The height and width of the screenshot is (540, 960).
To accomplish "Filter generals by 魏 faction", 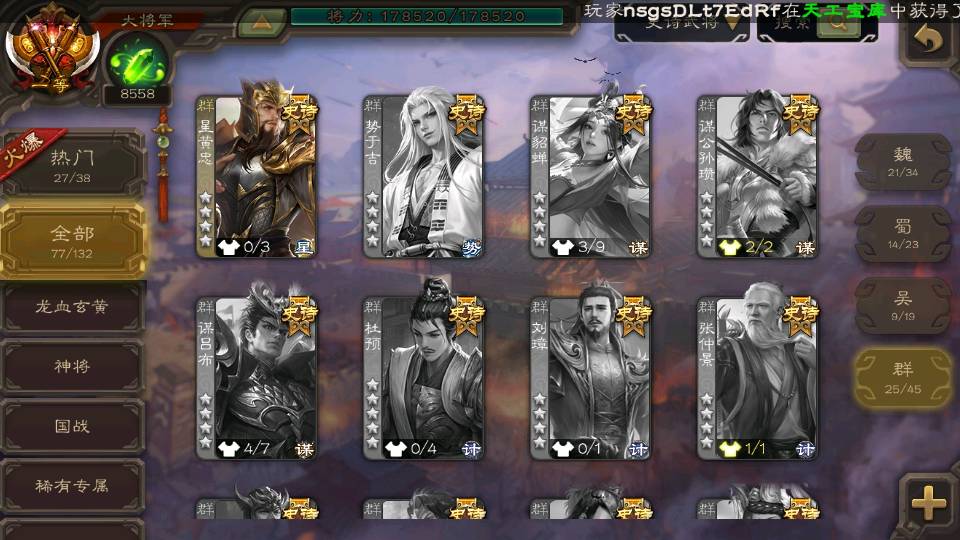I will coord(903,161).
